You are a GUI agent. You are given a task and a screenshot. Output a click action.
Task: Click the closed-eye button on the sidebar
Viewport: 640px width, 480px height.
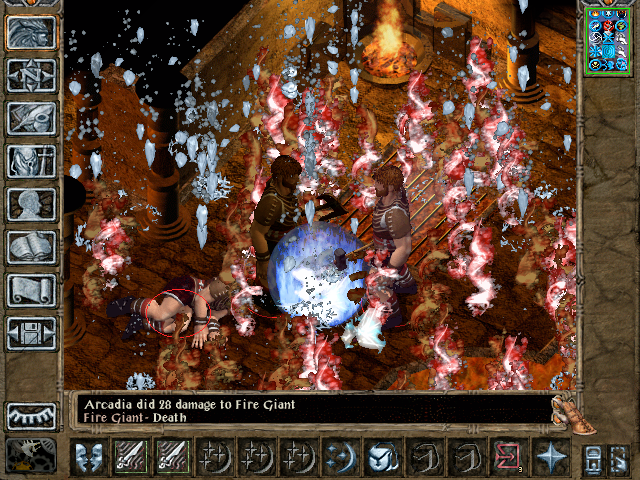(x=31, y=415)
